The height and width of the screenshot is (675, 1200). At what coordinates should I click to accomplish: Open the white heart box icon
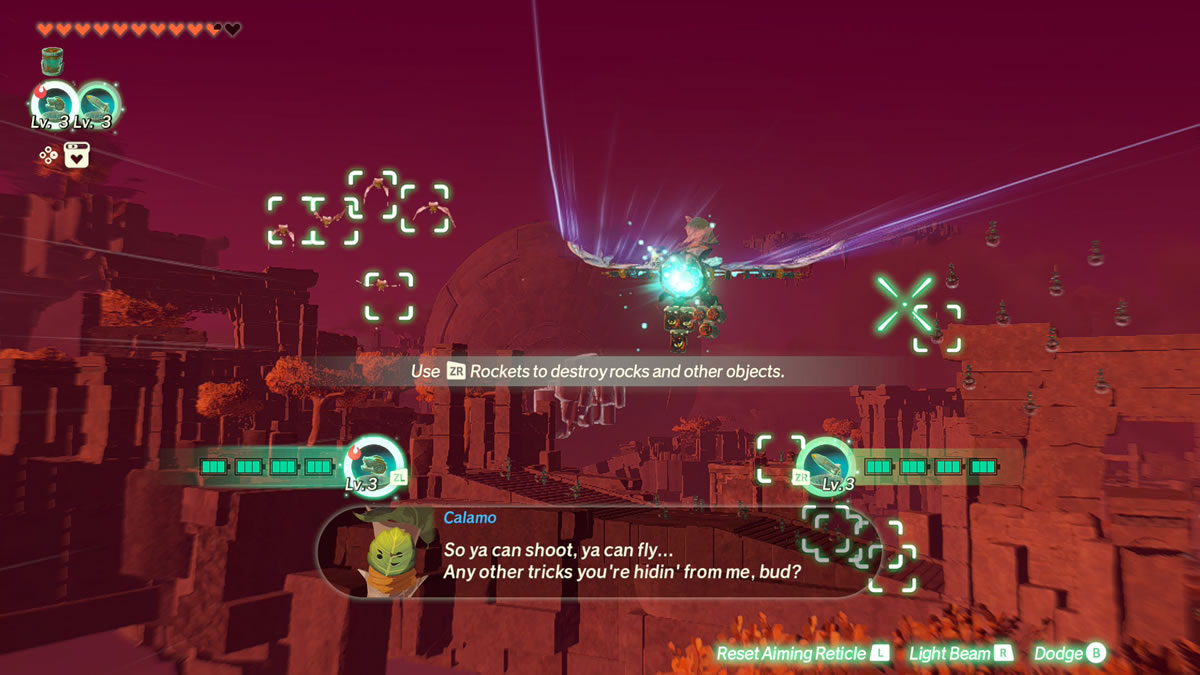[x=77, y=155]
